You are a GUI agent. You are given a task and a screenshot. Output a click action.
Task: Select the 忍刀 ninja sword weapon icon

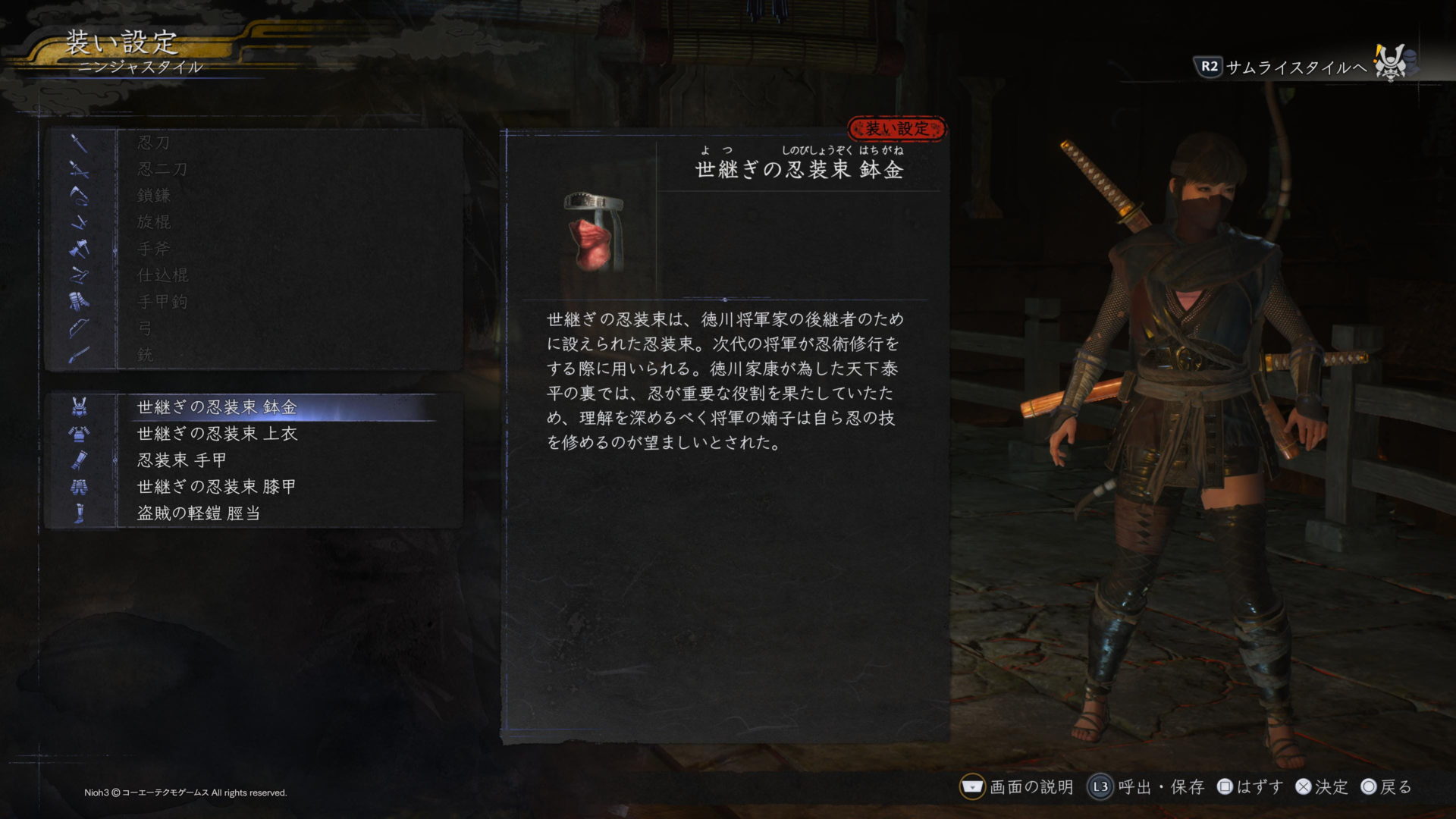pos(78,142)
